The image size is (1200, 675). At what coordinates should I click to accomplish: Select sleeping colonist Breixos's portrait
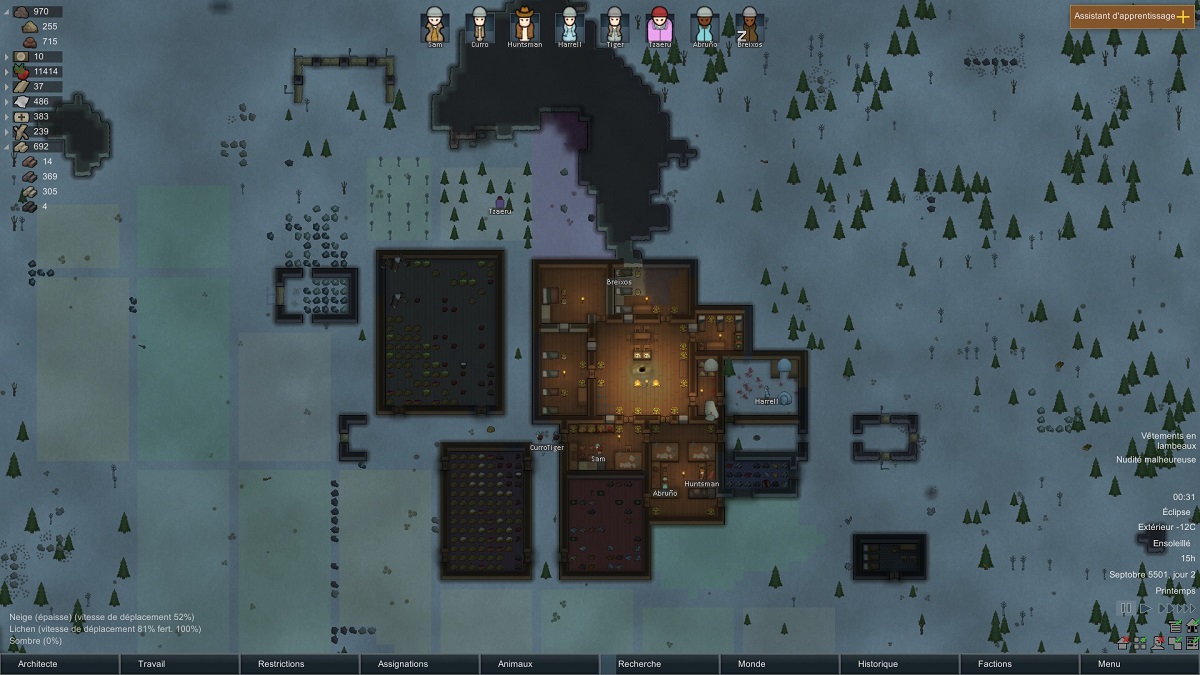pos(749,24)
